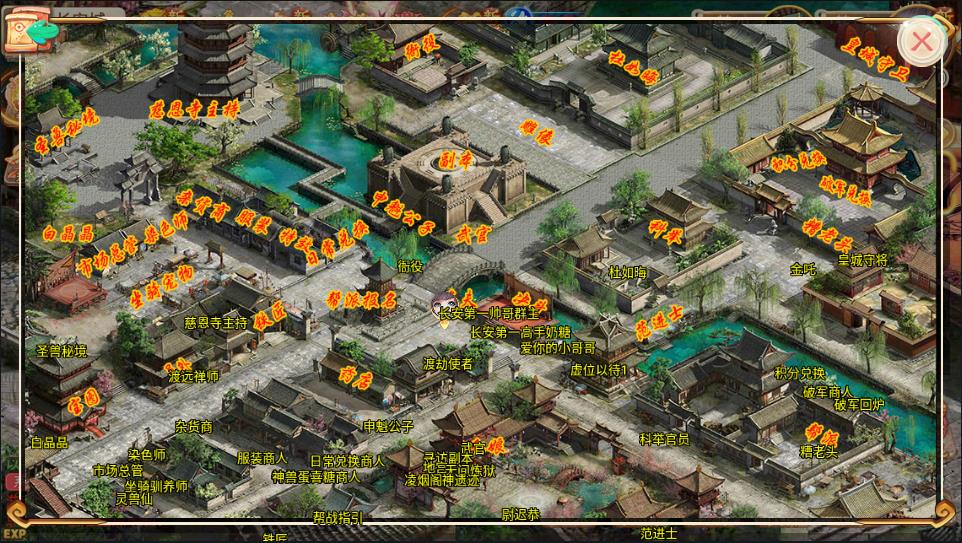Choose the 金吒 NPC label
The height and width of the screenshot is (543, 962).
coord(803,269)
